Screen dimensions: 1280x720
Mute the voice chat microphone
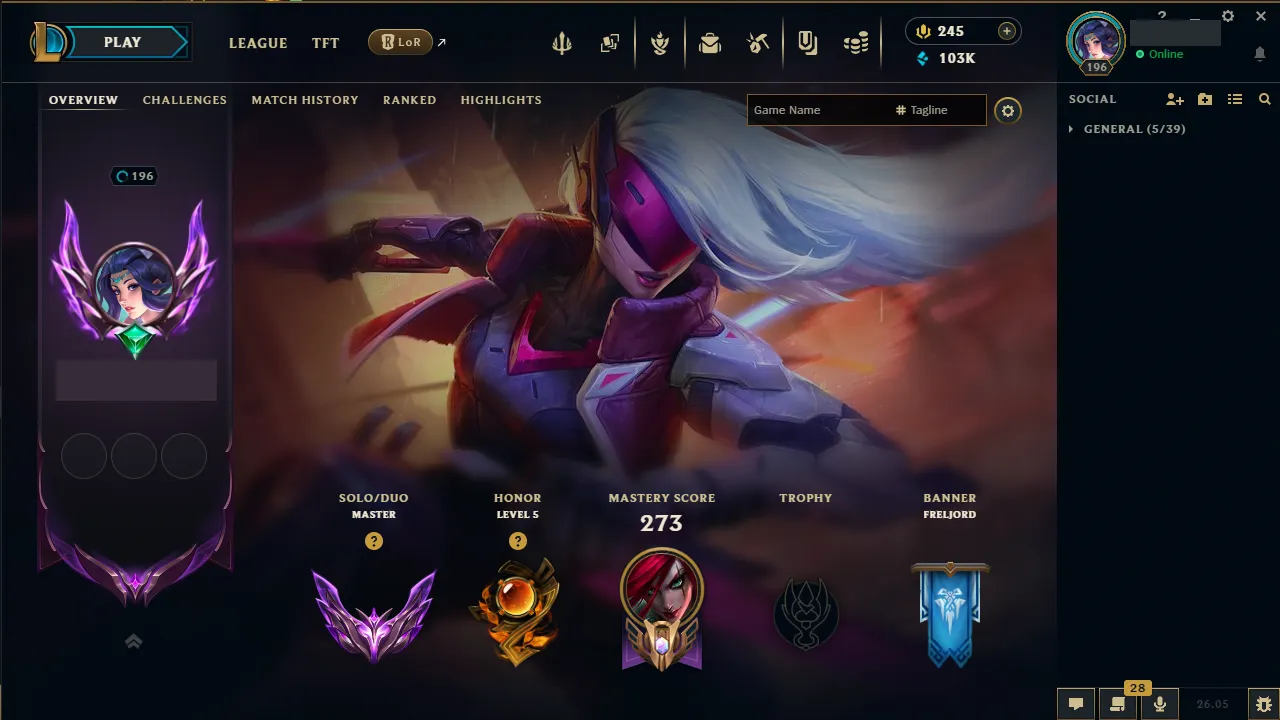click(x=1159, y=703)
